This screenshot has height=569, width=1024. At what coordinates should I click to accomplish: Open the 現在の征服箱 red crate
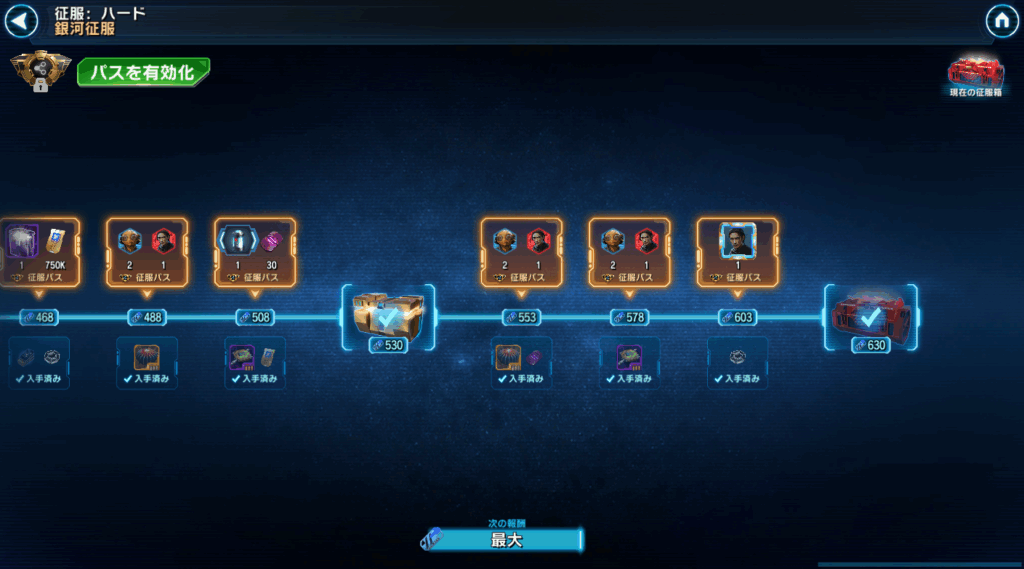tap(975, 73)
